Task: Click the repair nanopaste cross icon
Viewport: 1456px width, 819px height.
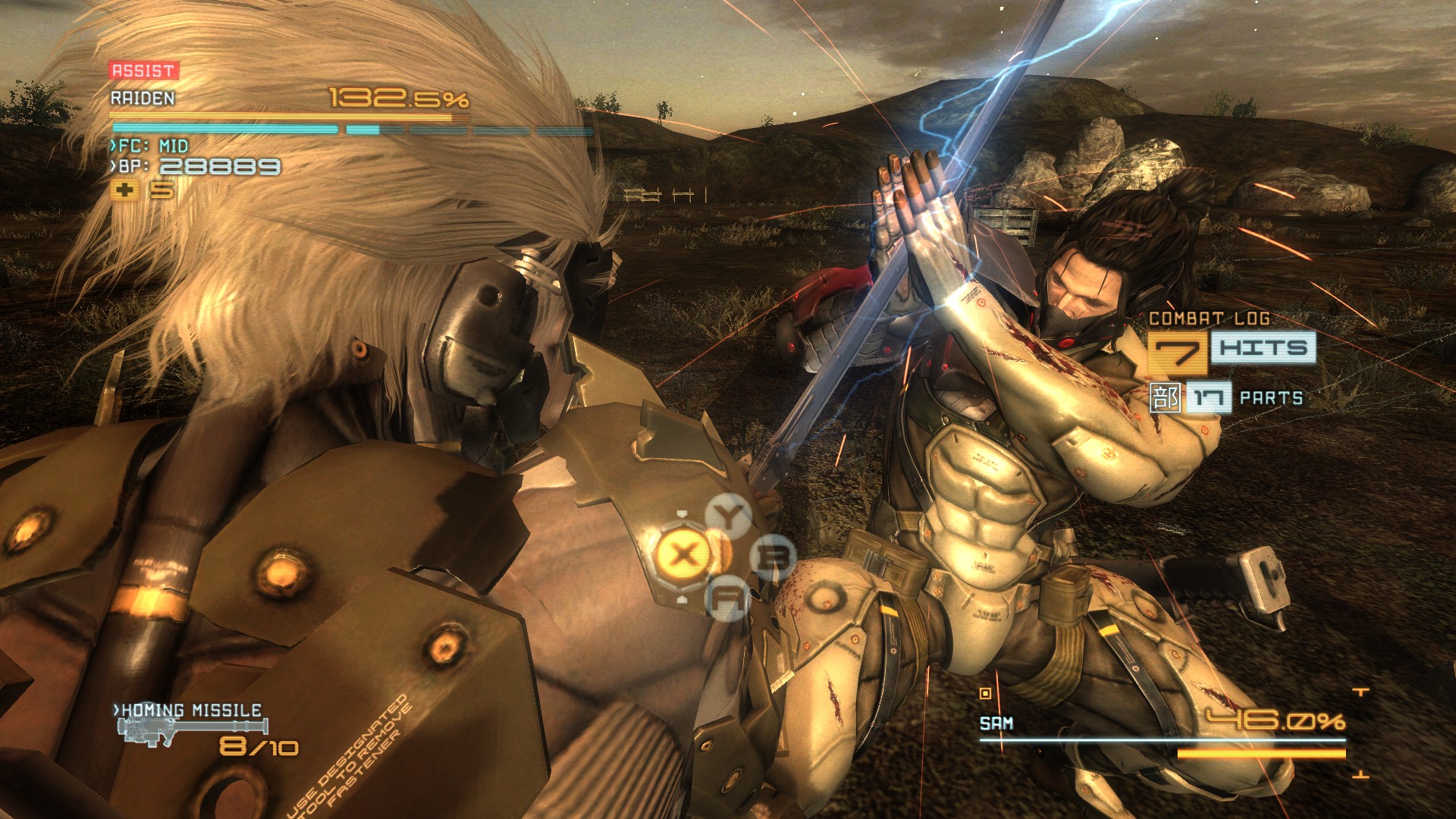Action: click(x=124, y=190)
